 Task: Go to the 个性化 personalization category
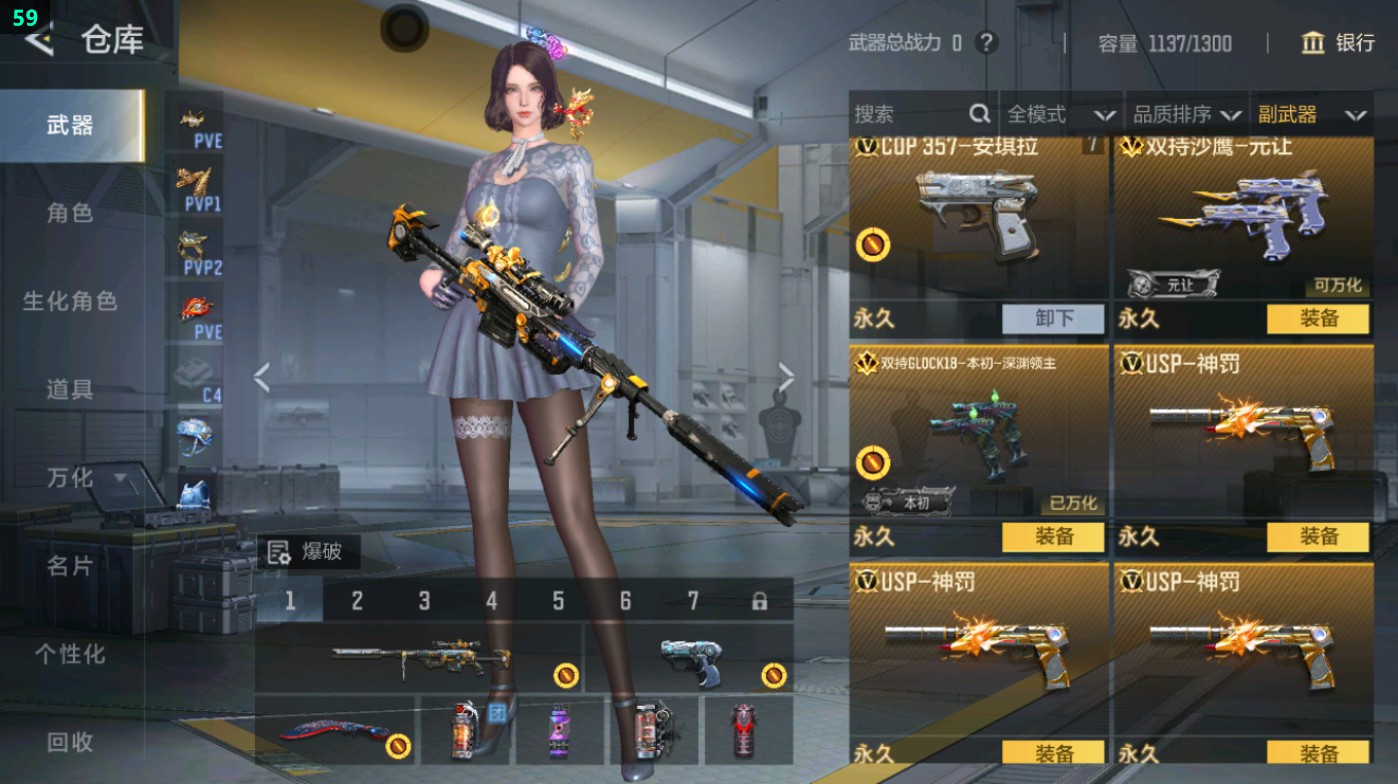pyautogui.click(x=70, y=654)
